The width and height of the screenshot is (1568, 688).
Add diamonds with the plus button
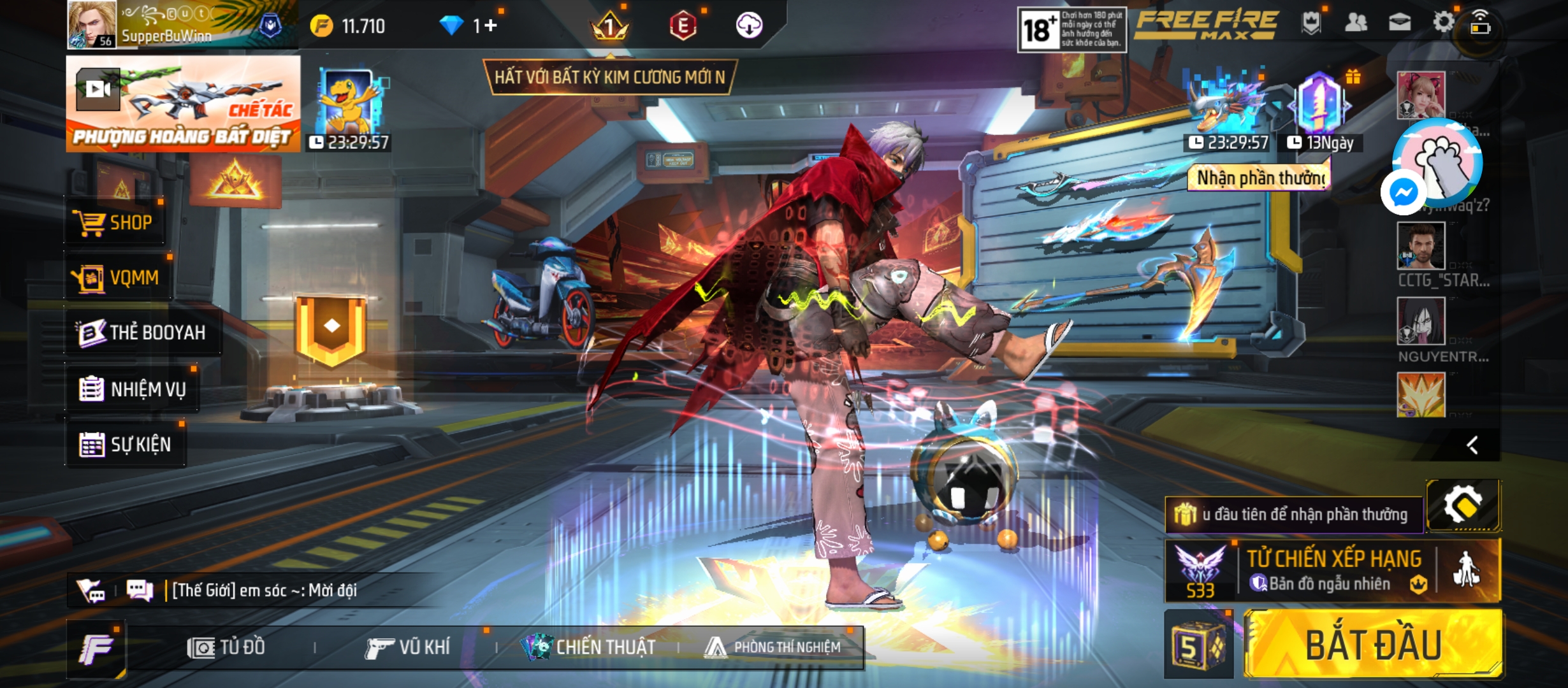coord(490,25)
